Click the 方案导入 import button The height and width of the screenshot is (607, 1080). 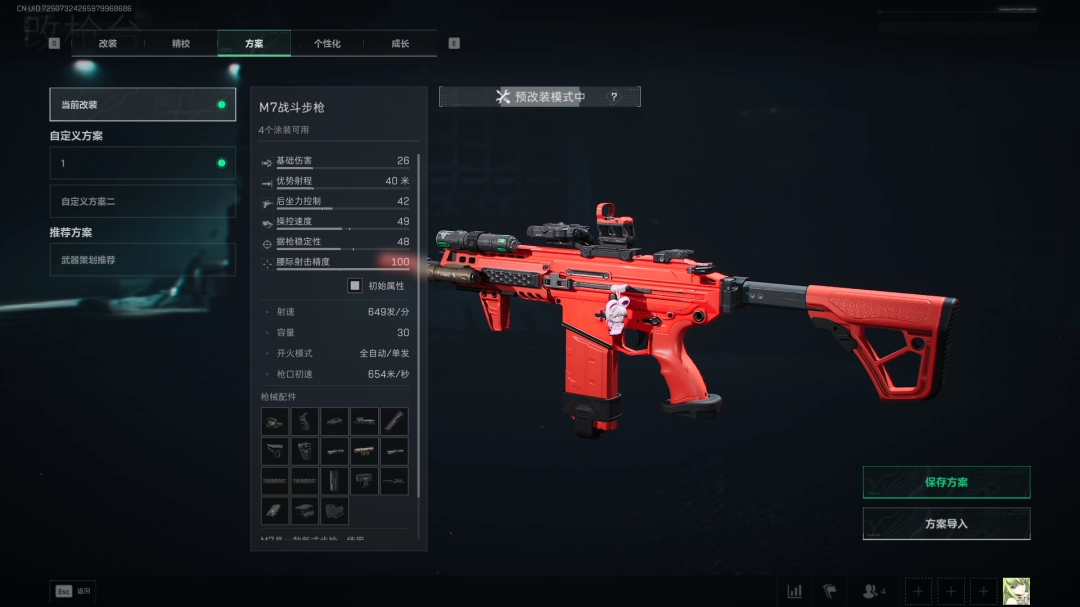[x=946, y=524]
